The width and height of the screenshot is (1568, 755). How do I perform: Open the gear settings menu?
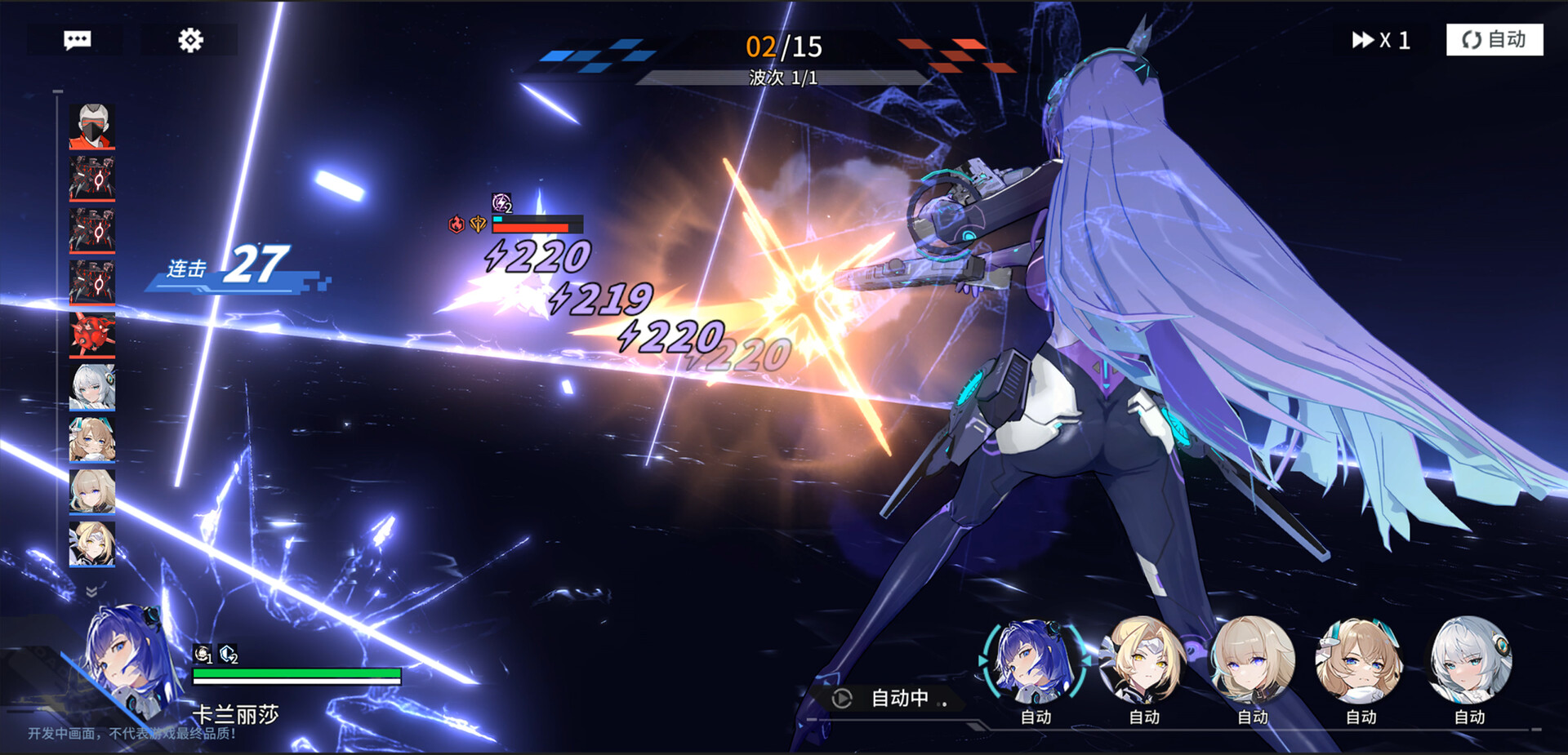tap(190, 40)
